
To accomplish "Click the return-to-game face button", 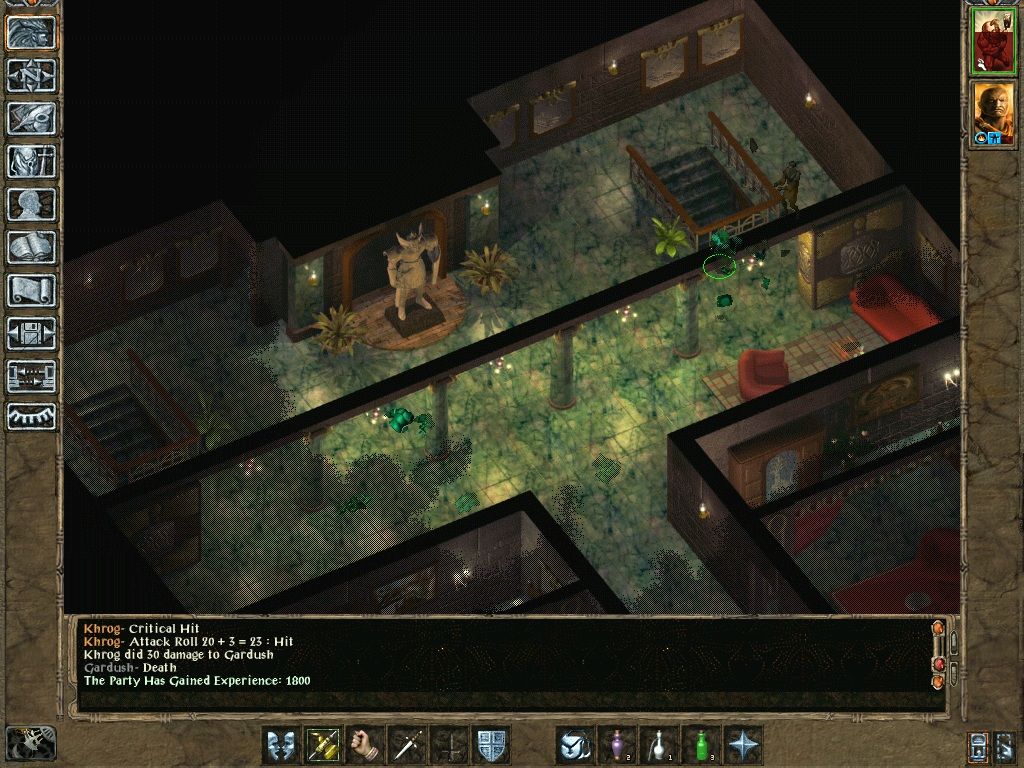I will point(31,32).
